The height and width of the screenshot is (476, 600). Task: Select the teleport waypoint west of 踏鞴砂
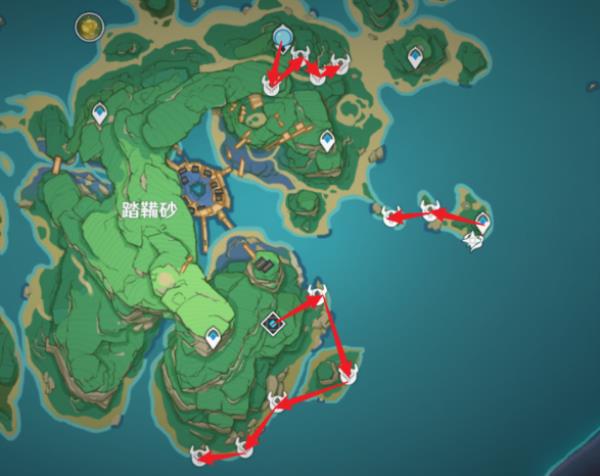[x=99, y=115]
